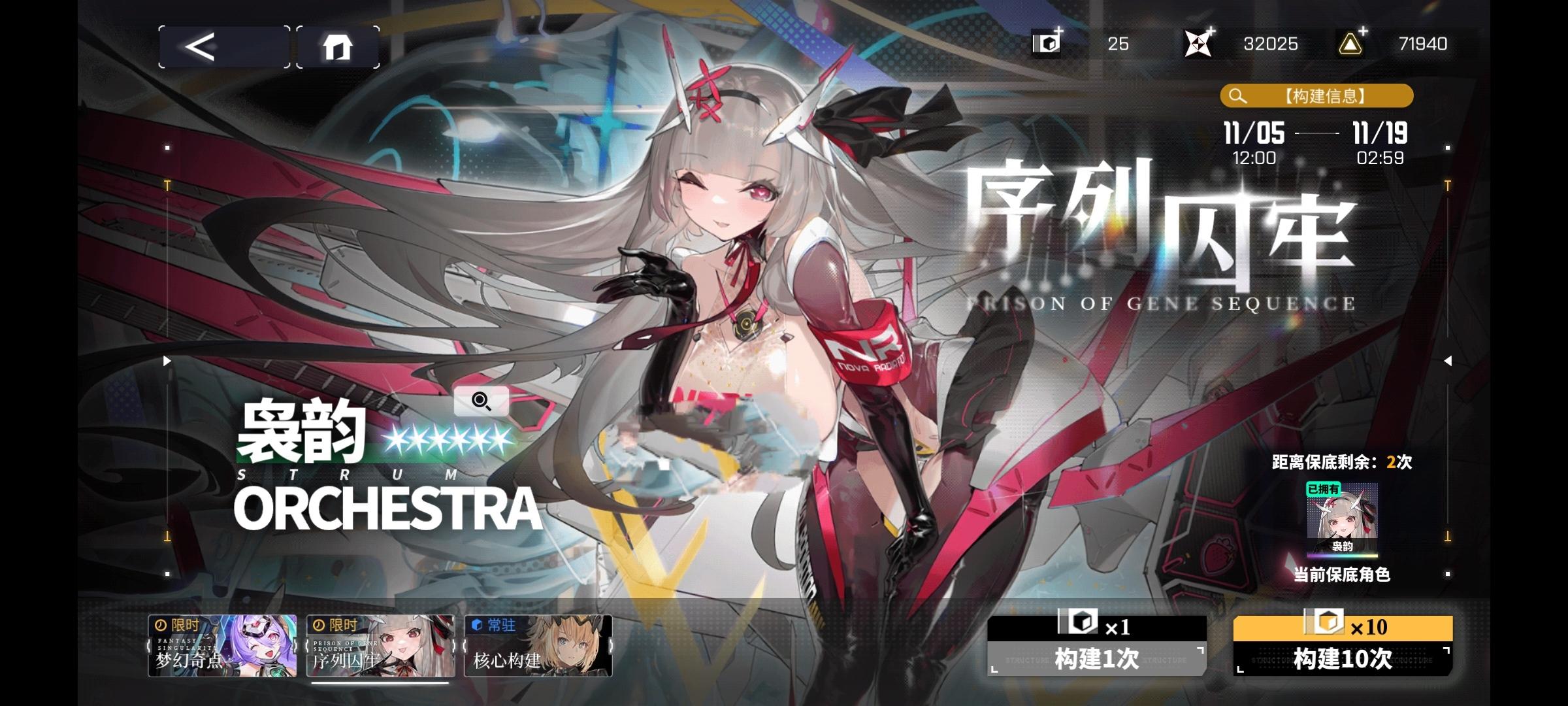
Task: Select the 序列囚牢 banner tab
Action: [x=379, y=647]
